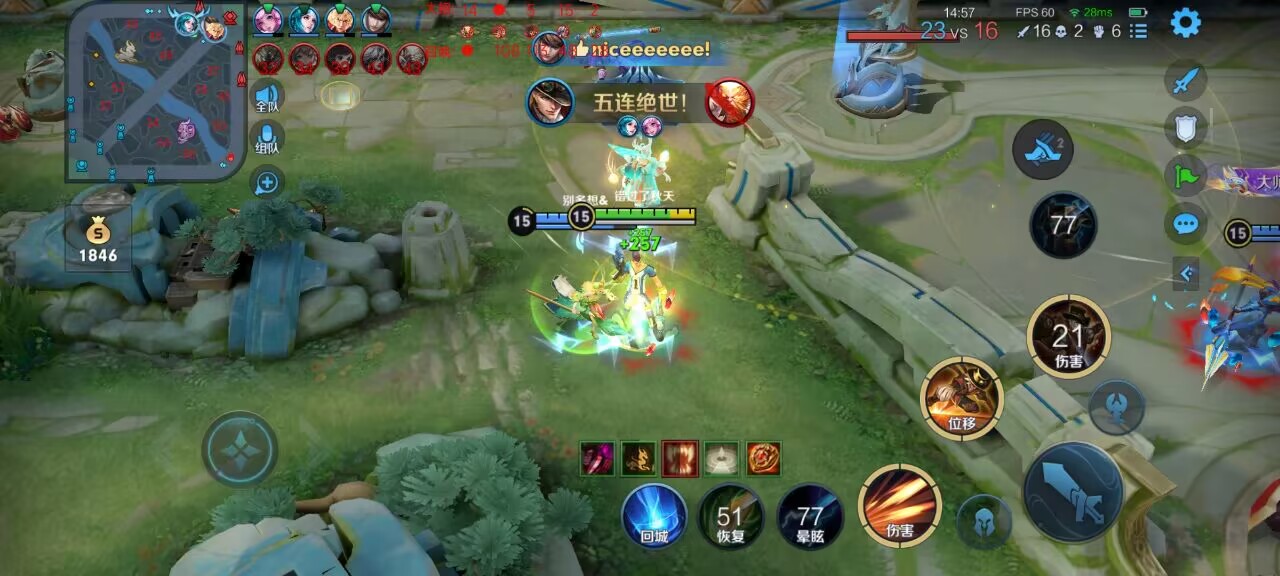This screenshot has width=1280, height=576.
Task: Tap the tower-attack button beside basic attack
Action: point(1117,408)
